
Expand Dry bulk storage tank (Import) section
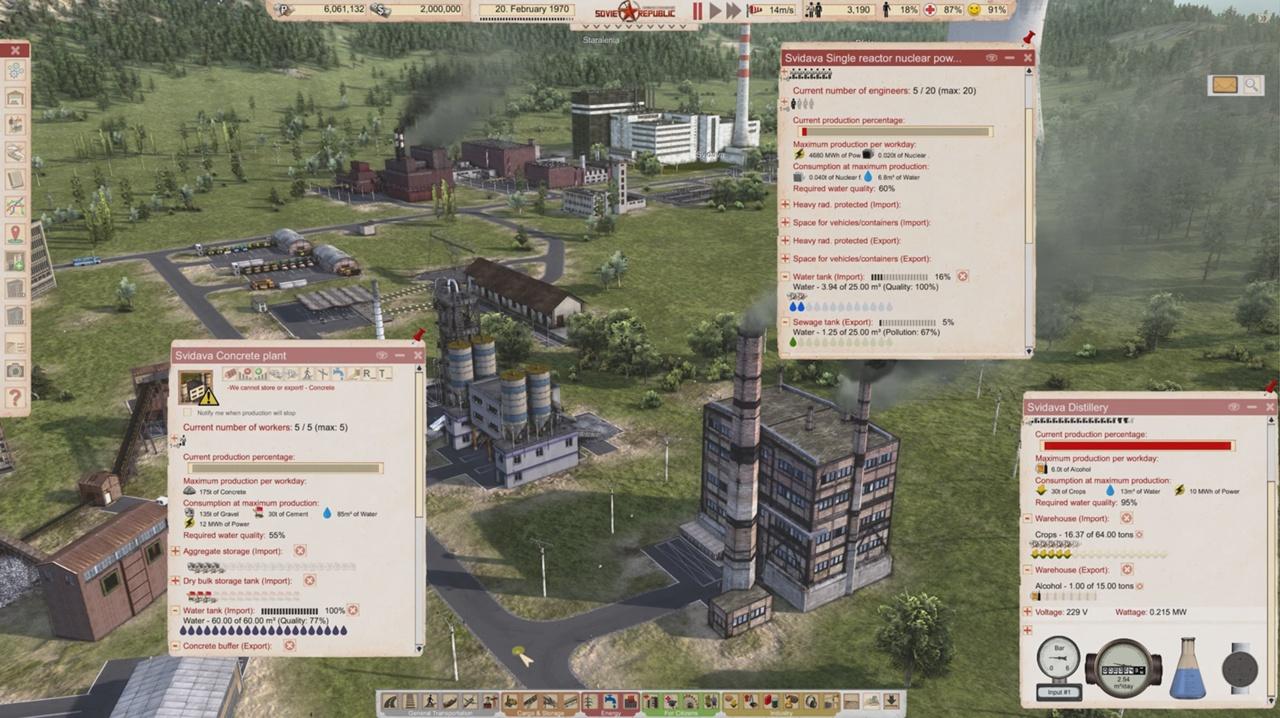[x=176, y=581]
